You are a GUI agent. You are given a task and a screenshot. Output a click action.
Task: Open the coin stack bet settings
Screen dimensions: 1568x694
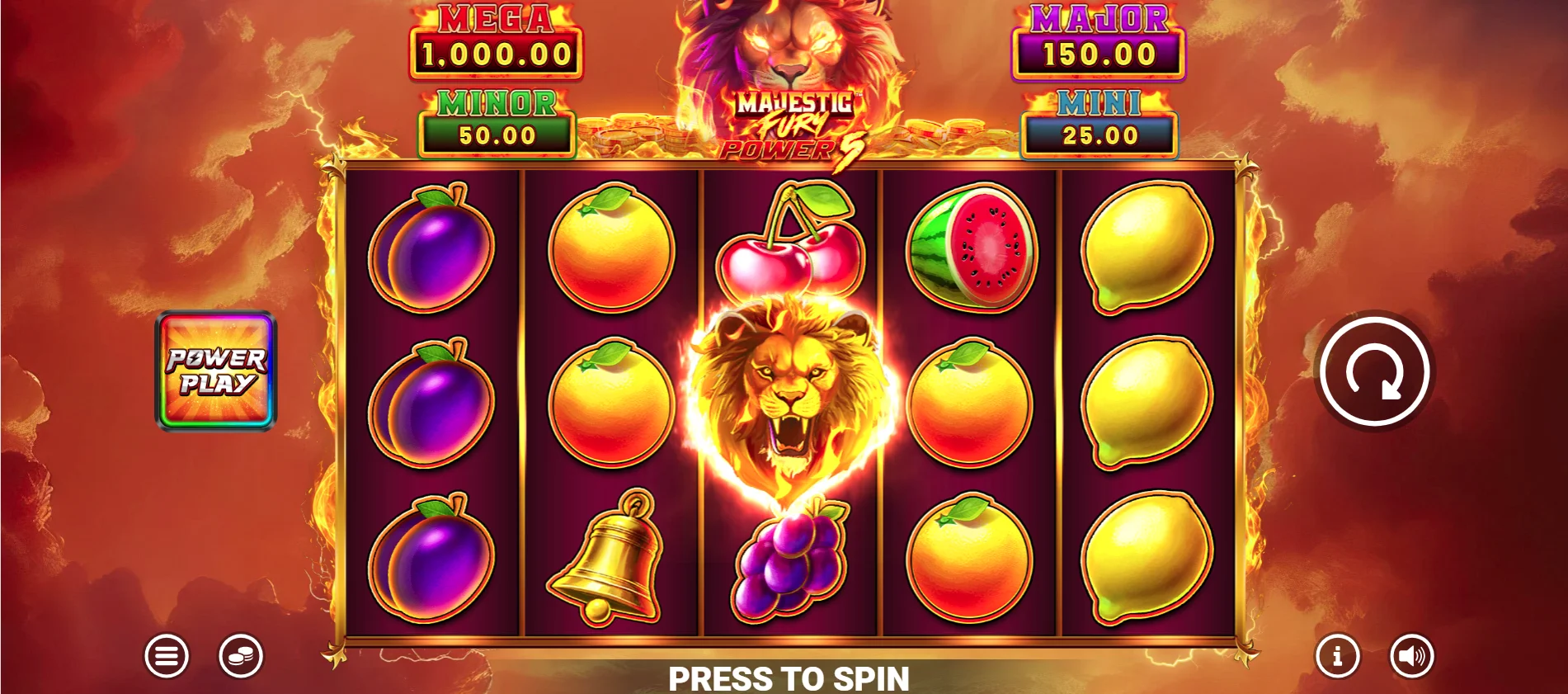[241, 656]
